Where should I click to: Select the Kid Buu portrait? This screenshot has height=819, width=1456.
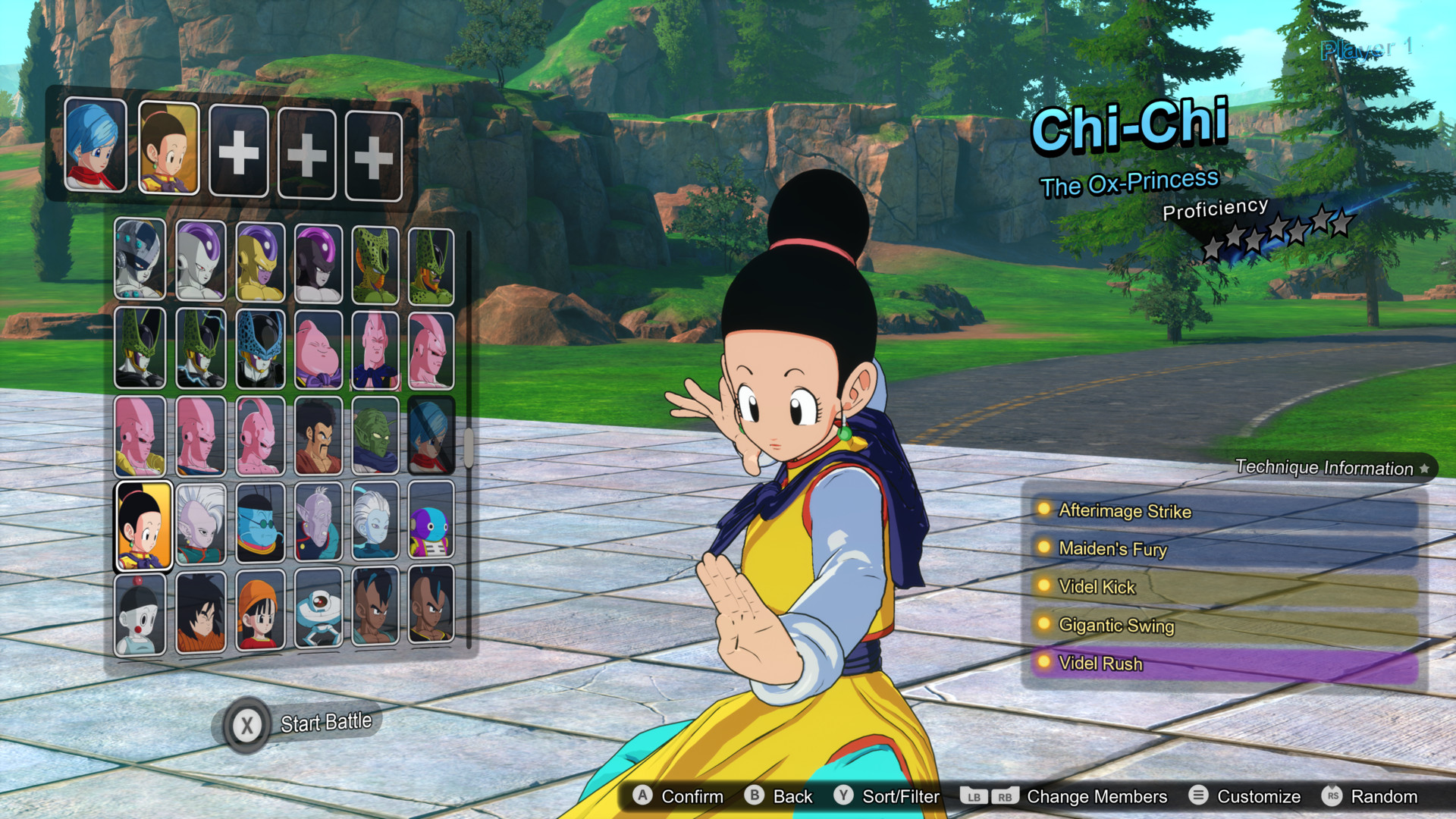coord(260,435)
